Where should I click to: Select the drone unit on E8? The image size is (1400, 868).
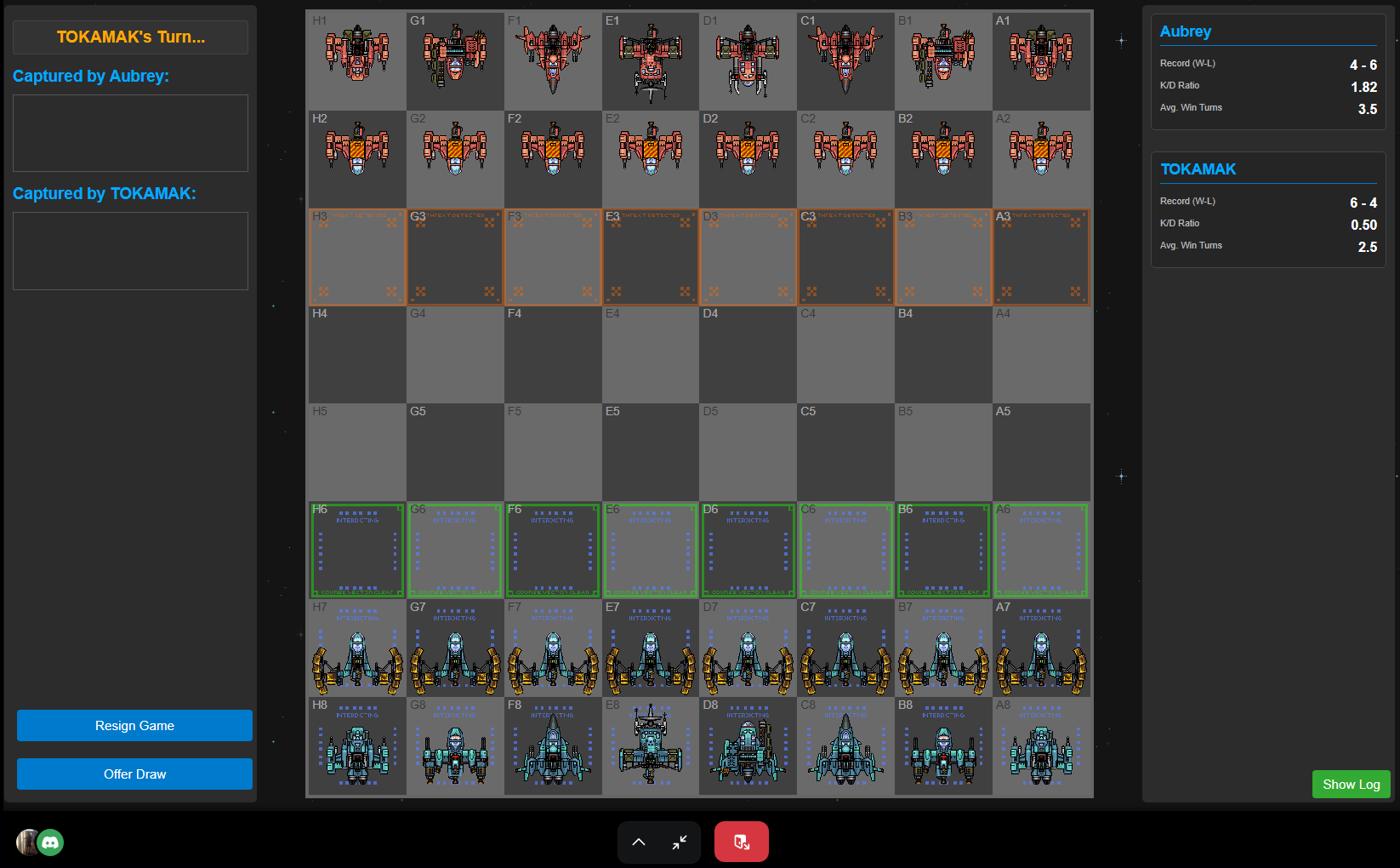click(650, 746)
